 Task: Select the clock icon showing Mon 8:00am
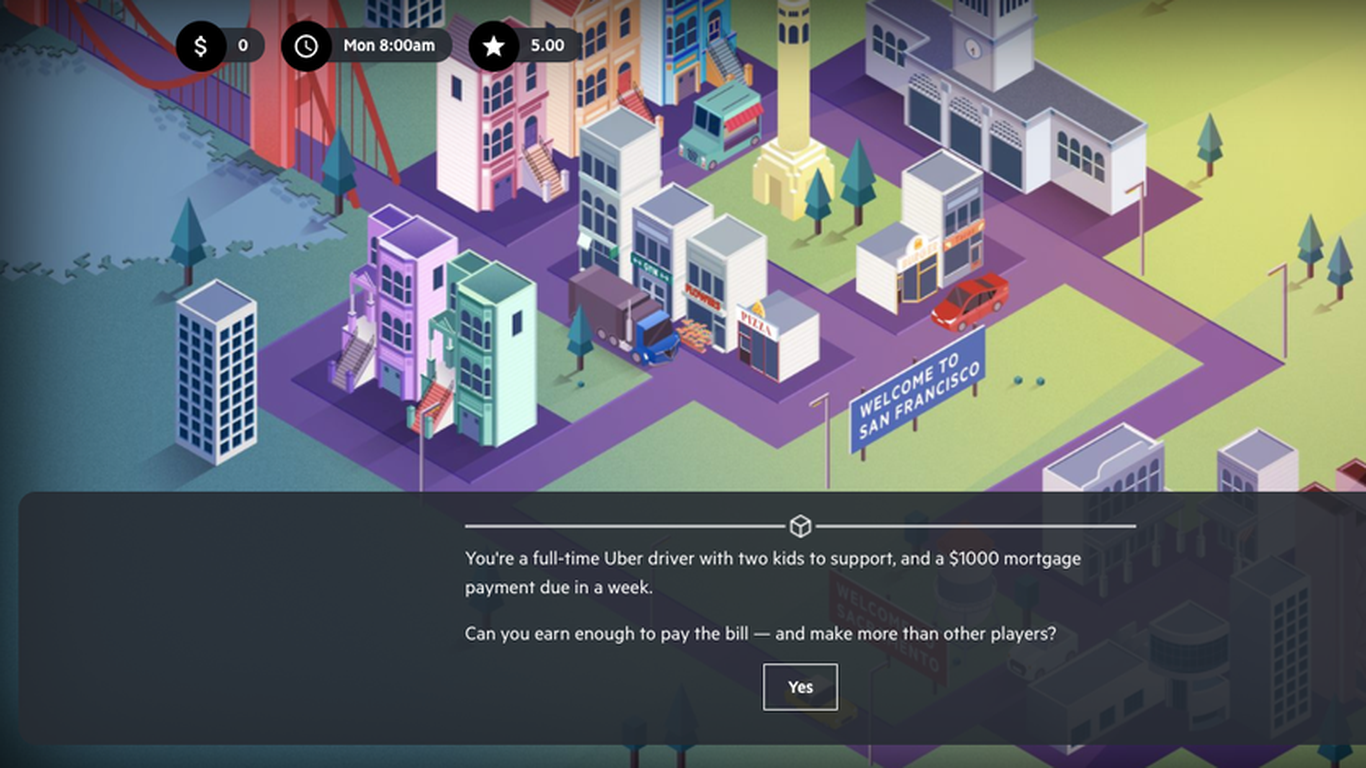[306, 45]
